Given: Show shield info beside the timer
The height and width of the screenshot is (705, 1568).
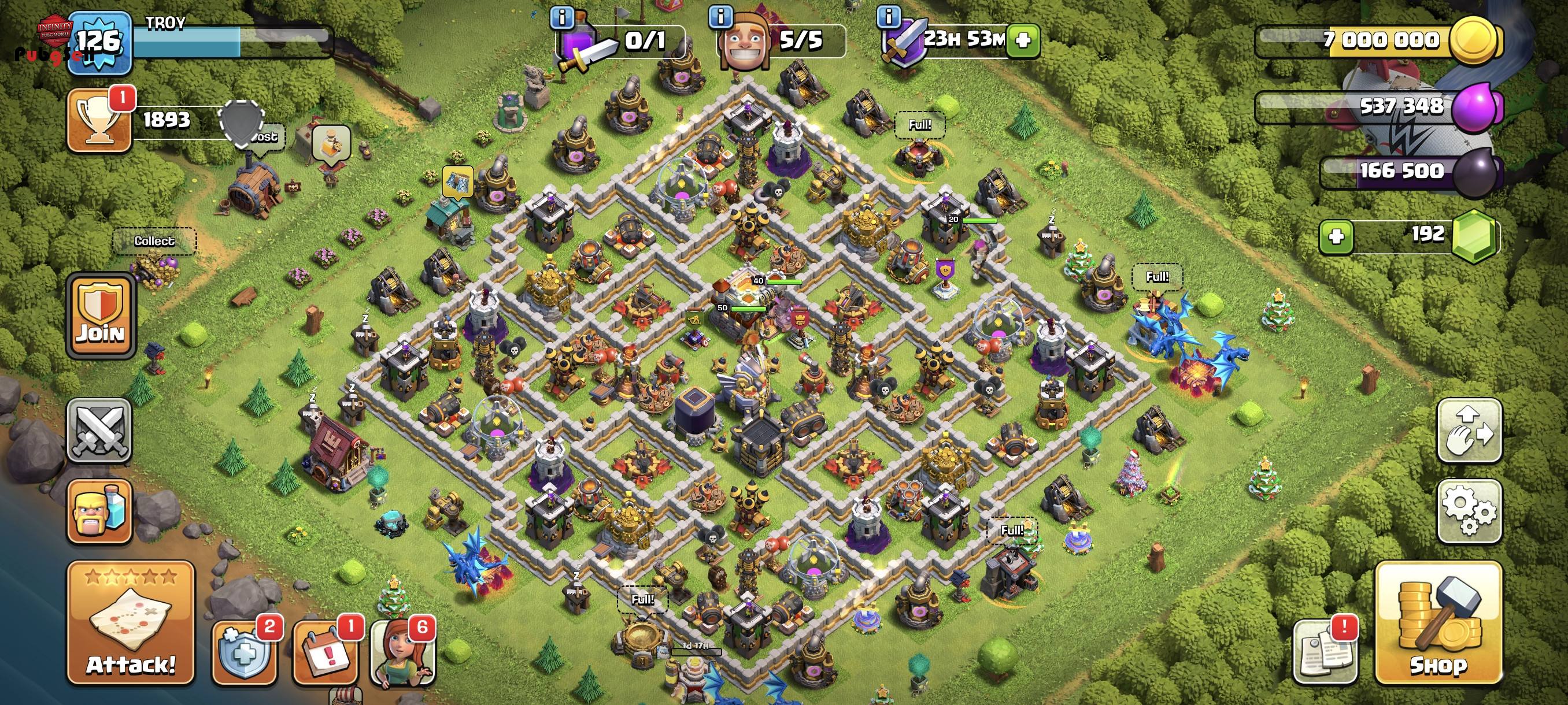Looking at the screenshot, I should [889, 16].
